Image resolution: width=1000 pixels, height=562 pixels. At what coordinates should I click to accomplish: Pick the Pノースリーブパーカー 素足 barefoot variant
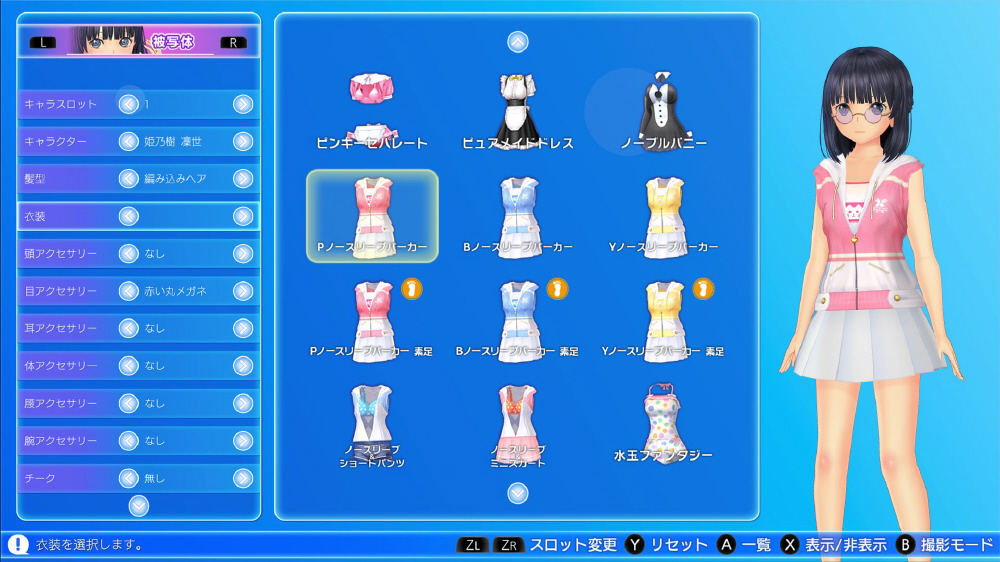tap(372, 320)
